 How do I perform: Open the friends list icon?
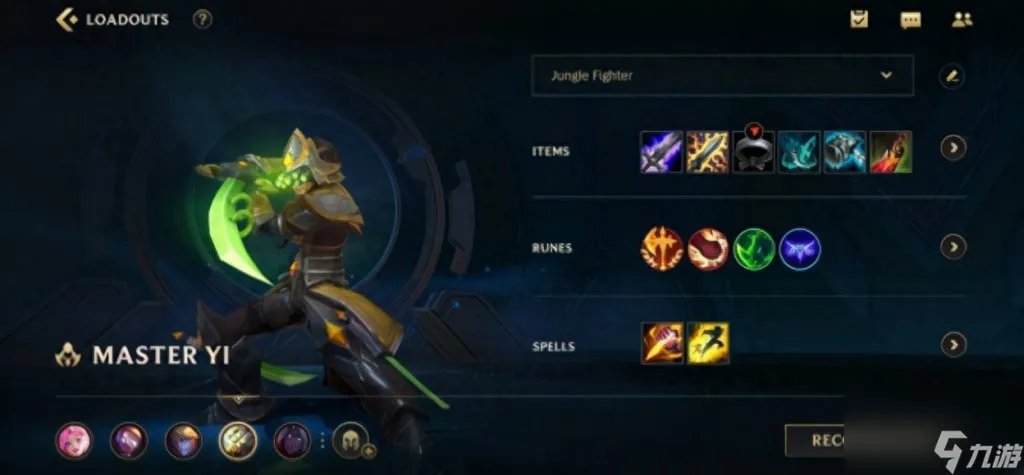click(x=962, y=19)
